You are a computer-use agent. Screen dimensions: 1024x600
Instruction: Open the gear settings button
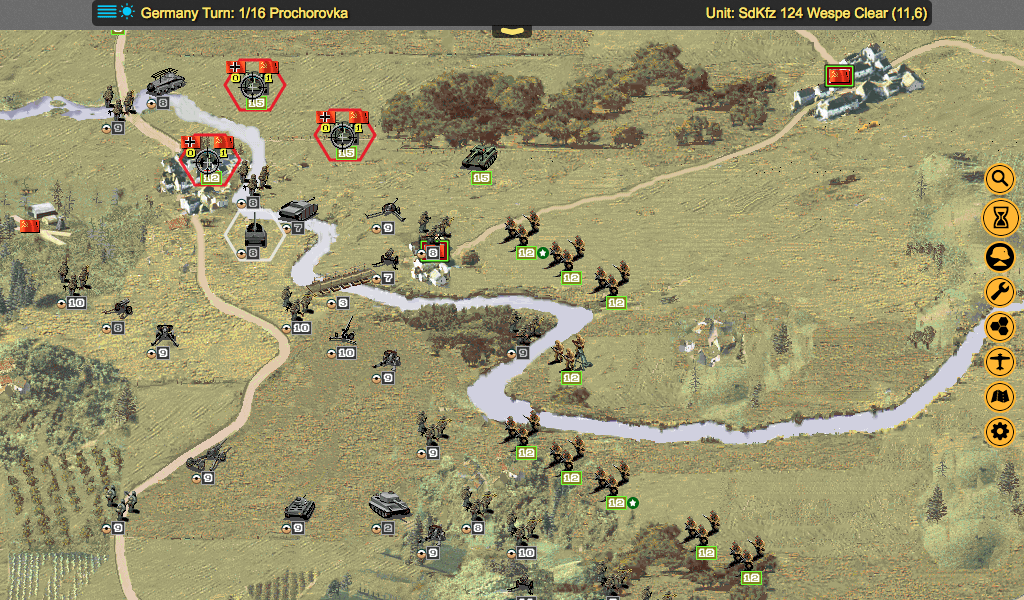click(999, 433)
